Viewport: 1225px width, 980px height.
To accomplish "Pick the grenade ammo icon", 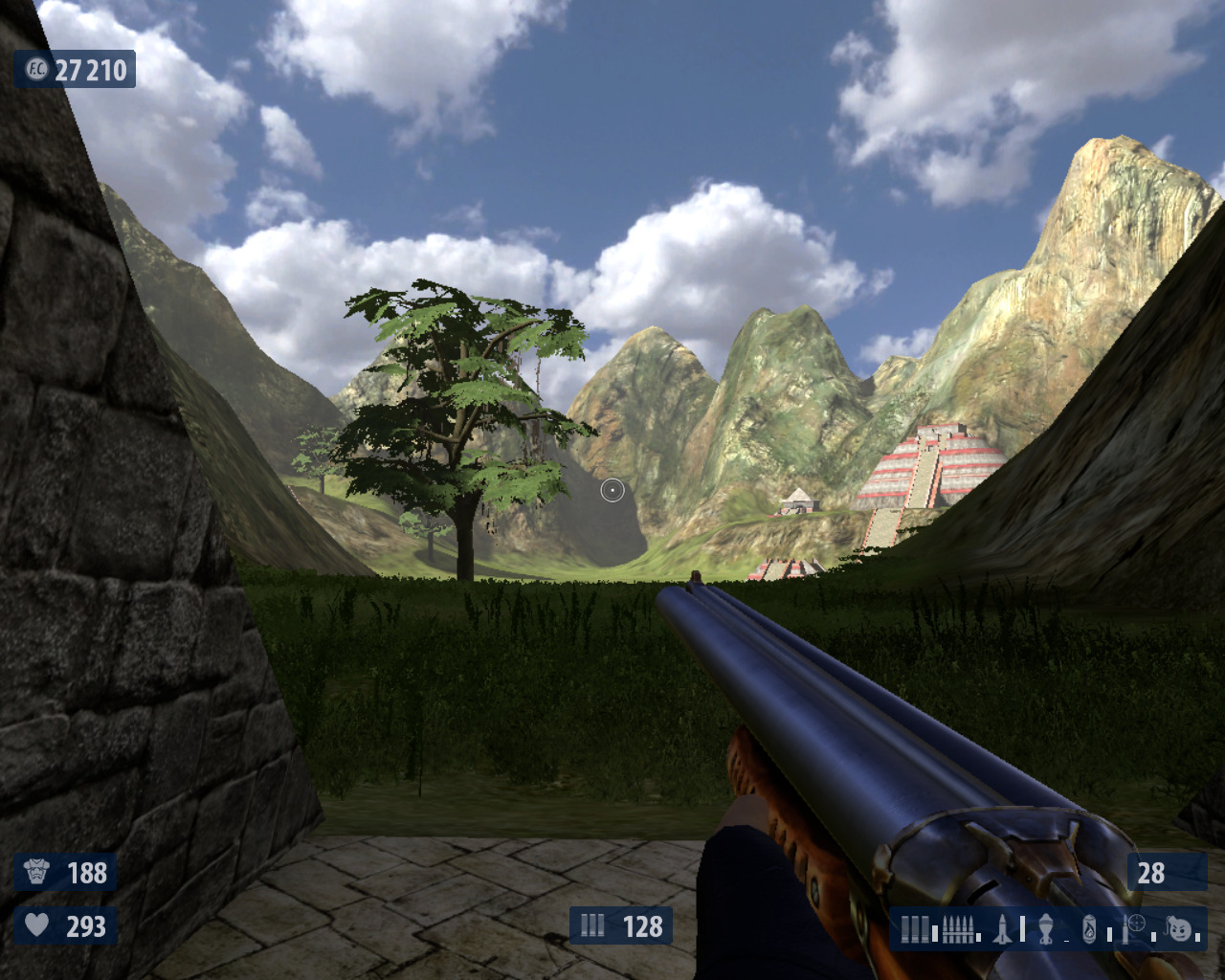I will 1046,928.
